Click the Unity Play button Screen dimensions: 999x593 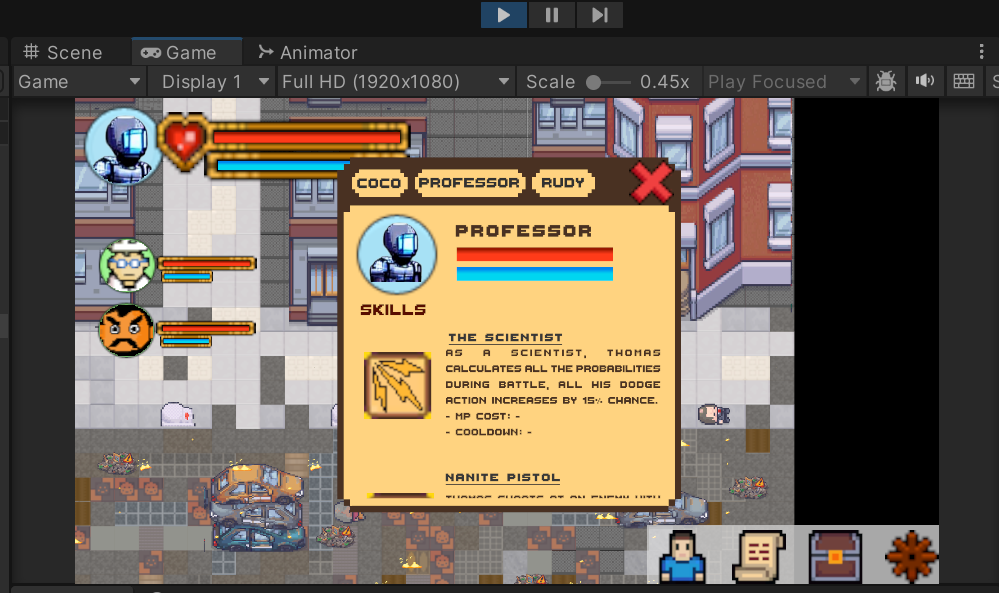[x=504, y=15]
